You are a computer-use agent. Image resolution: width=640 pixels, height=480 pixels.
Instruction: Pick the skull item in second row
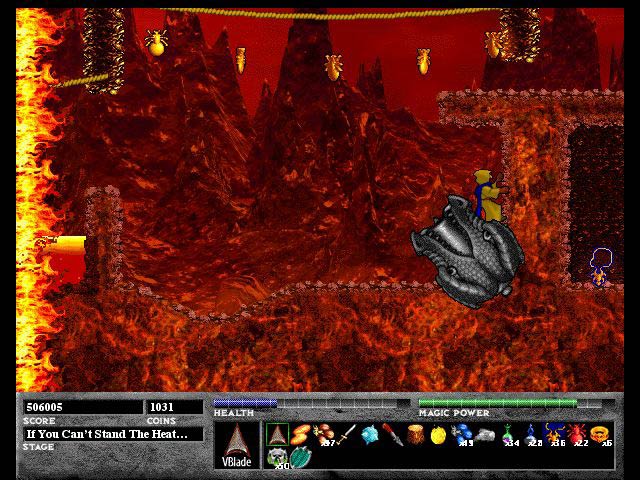point(277,457)
